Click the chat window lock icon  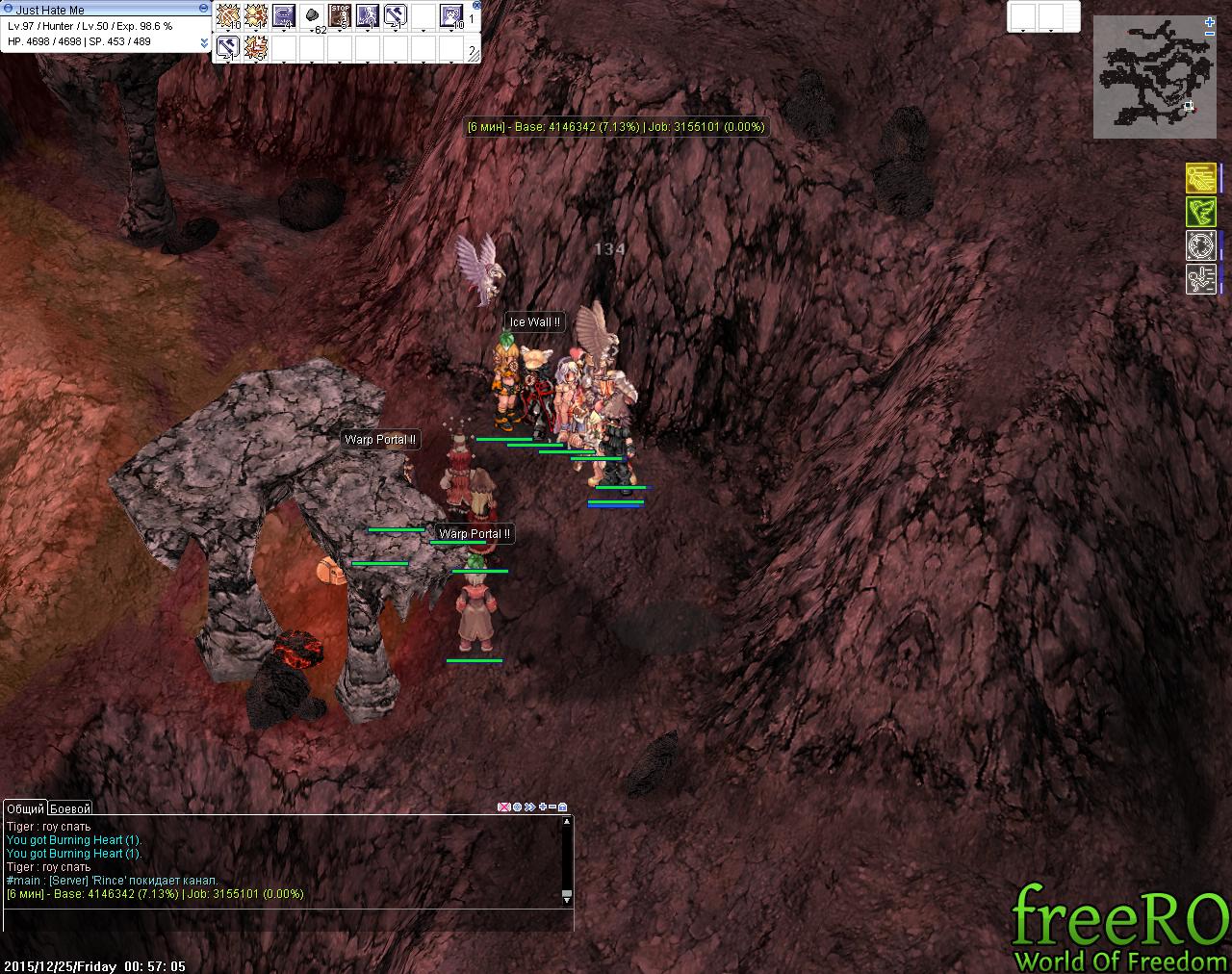click(563, 807)
